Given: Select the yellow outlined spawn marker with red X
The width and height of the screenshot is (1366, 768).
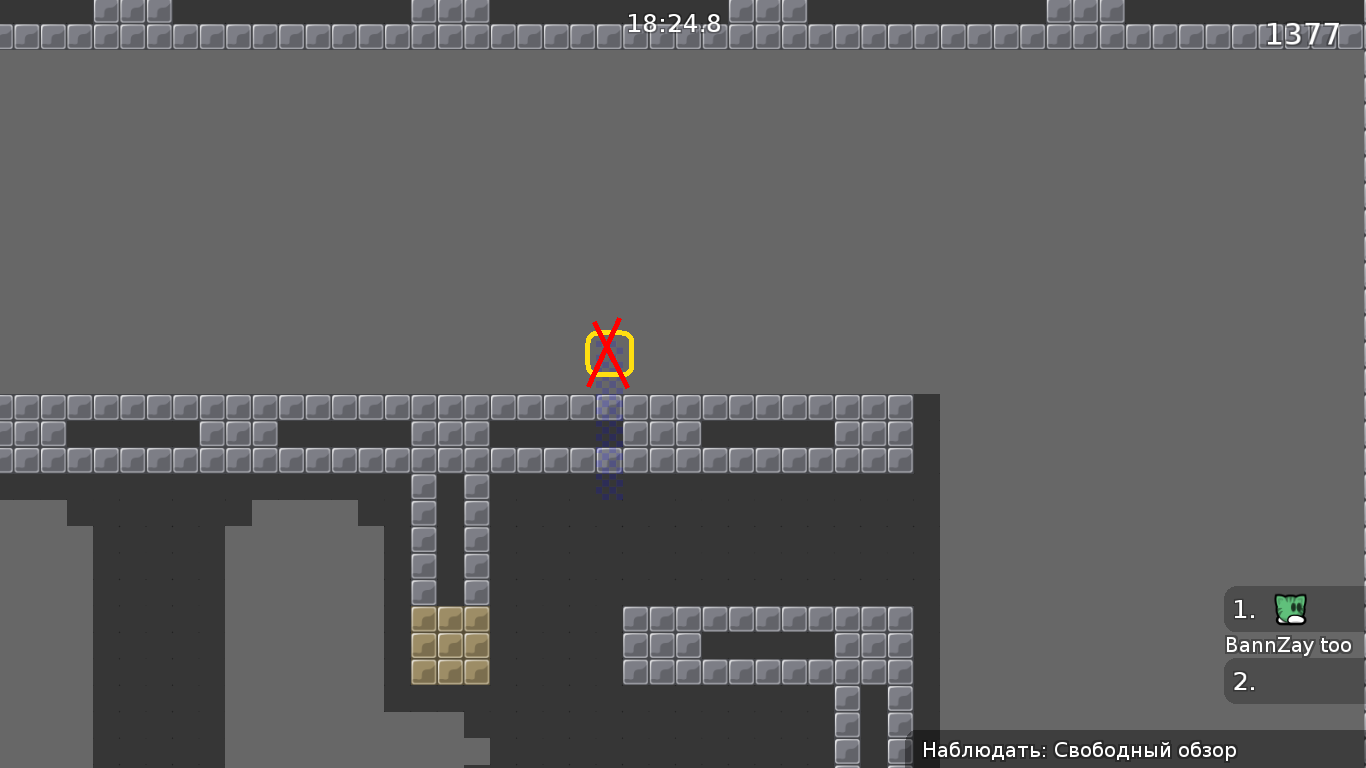Looking at the screenshot, I should (609, 350).
